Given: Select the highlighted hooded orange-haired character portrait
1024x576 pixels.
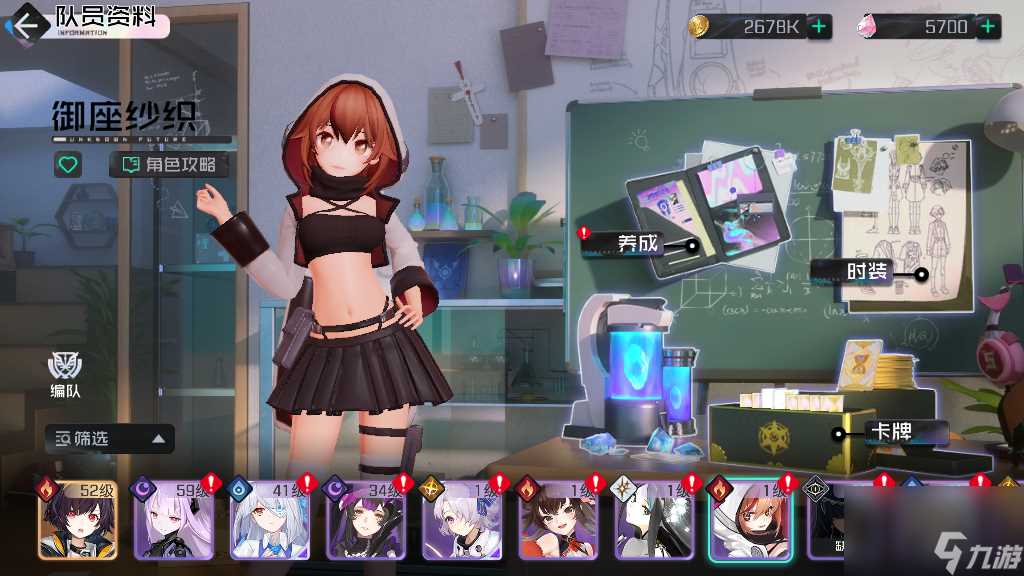Looking at the screenshot, I should (x=750, y=521).
